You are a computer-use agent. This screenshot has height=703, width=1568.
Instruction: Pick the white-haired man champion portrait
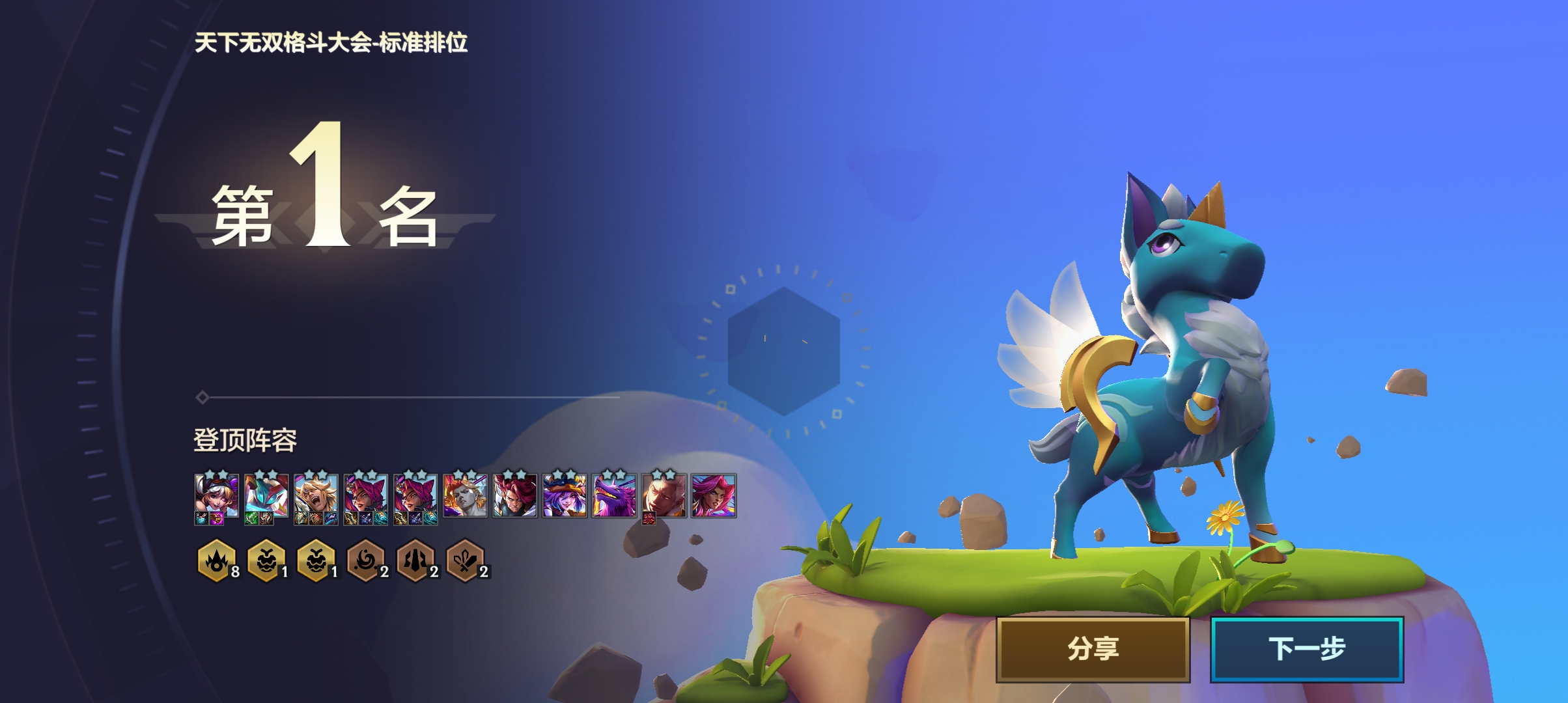(x=664, y=496)
